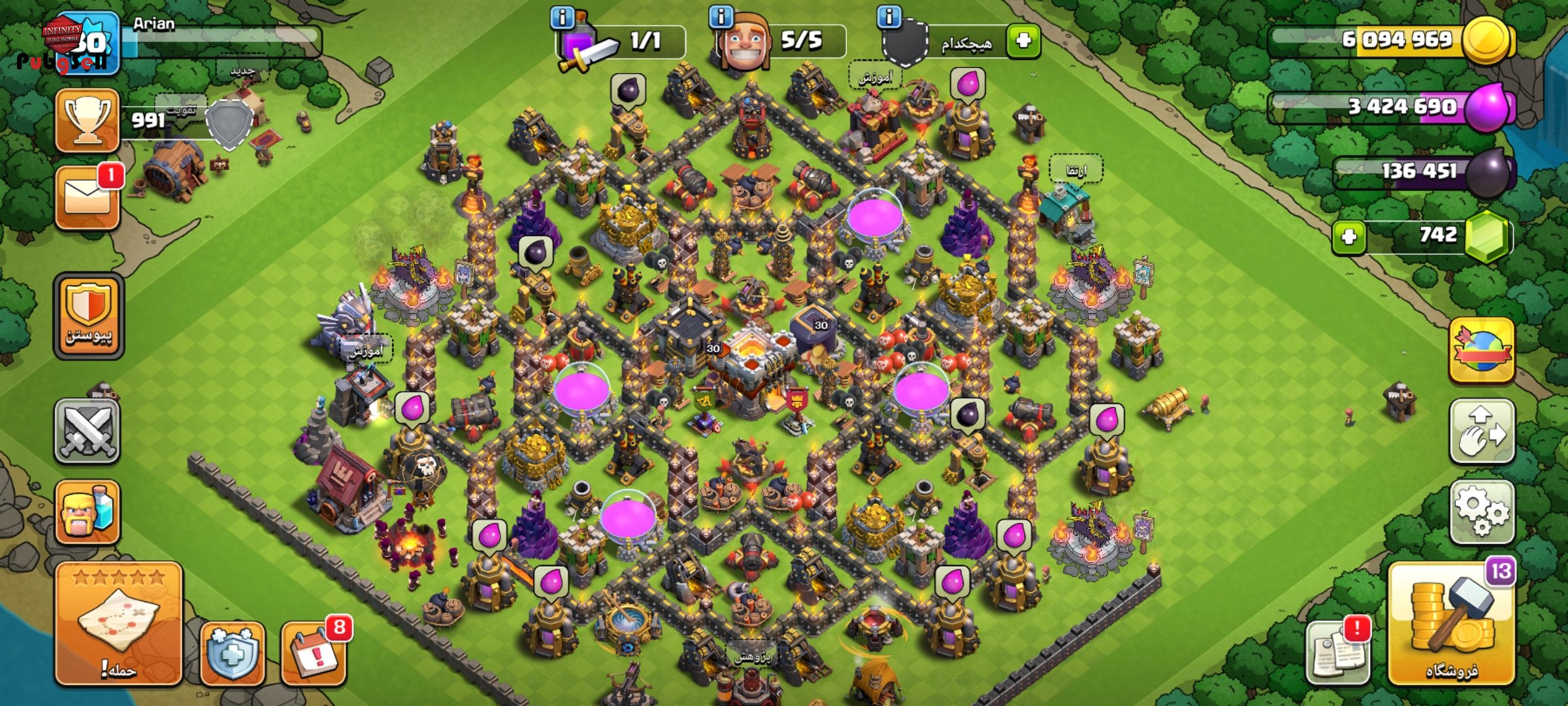Screen dimensions: 1568x706
Task: Tap the shield join-clan button
Action: (88, 317)
